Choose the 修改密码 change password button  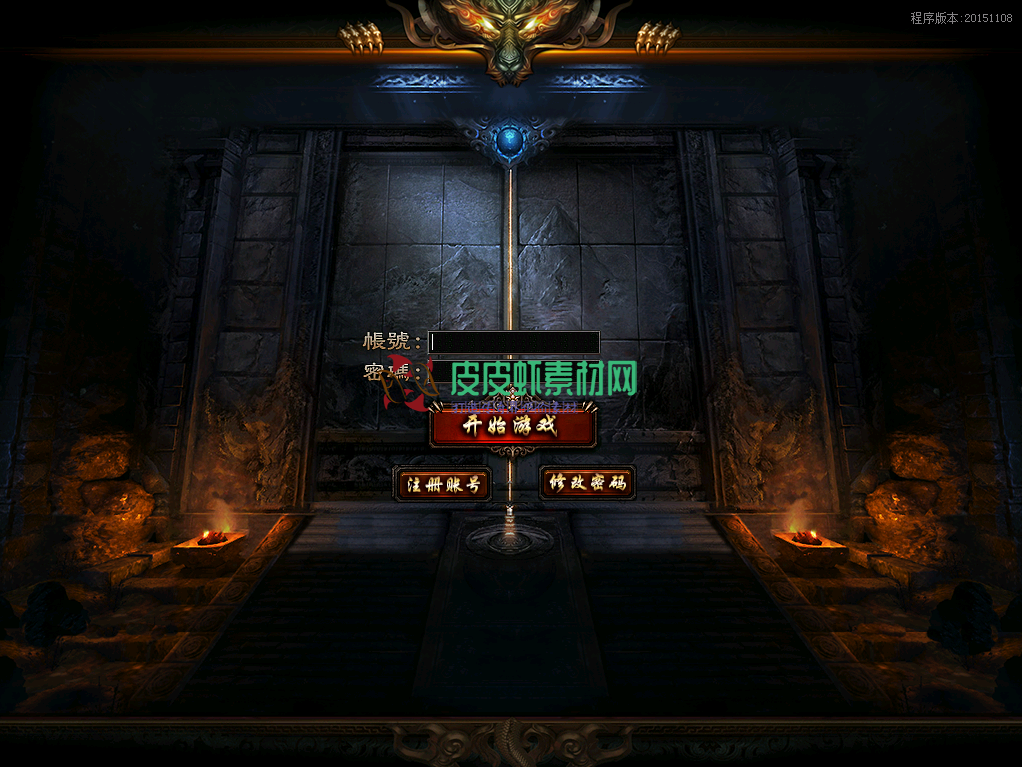[587, 483]
